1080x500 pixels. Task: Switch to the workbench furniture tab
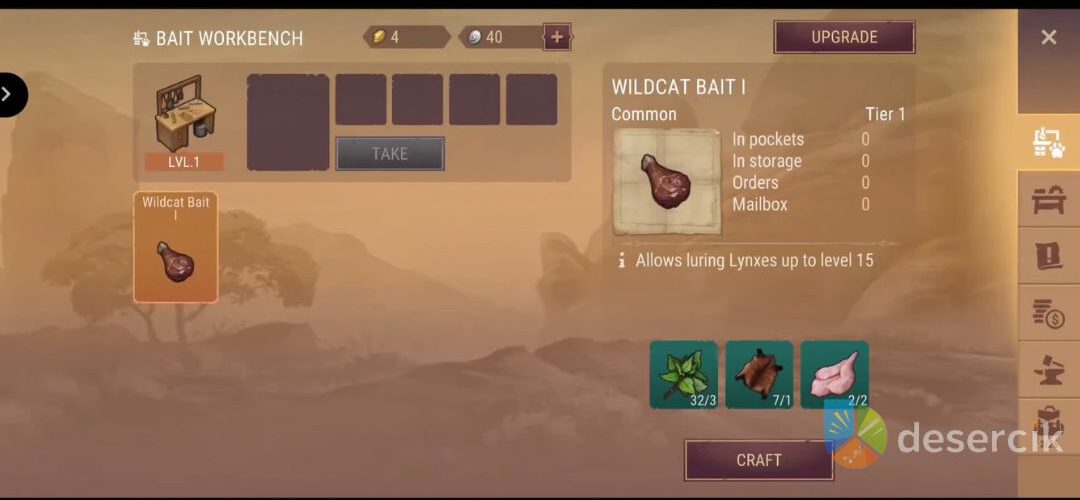[1048, 200]
